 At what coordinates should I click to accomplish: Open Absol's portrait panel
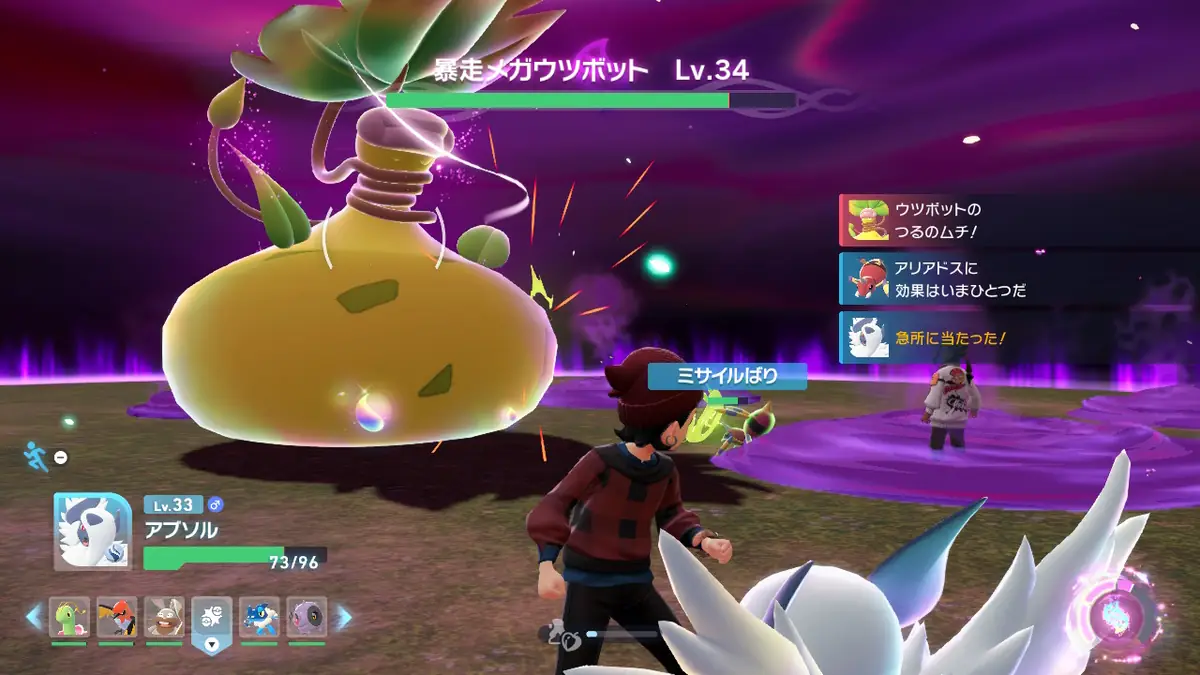93,531
